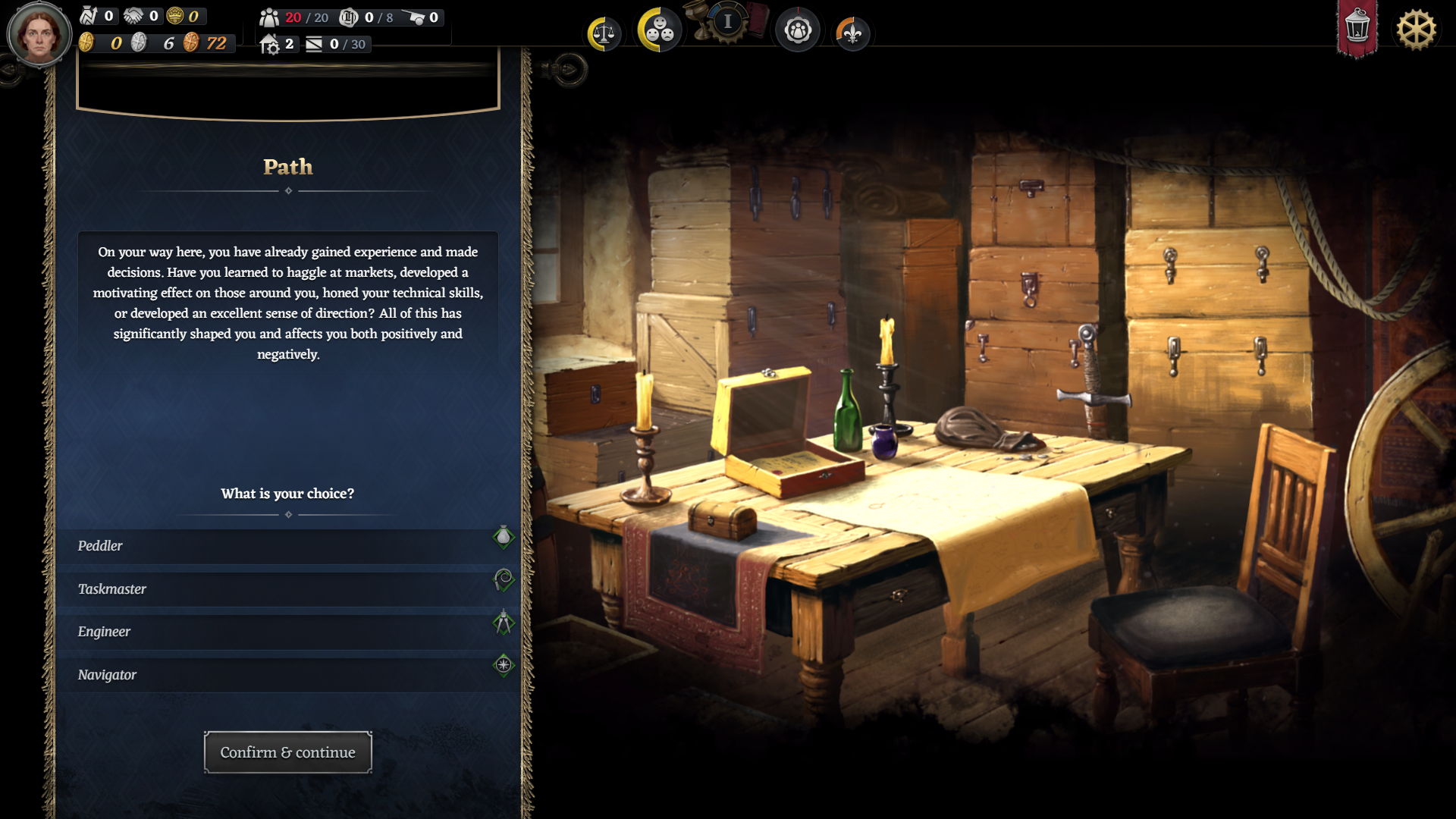Show the mood faces indicator
Viewport: 1456px width, 819px height.
click(x=658, y=30)
